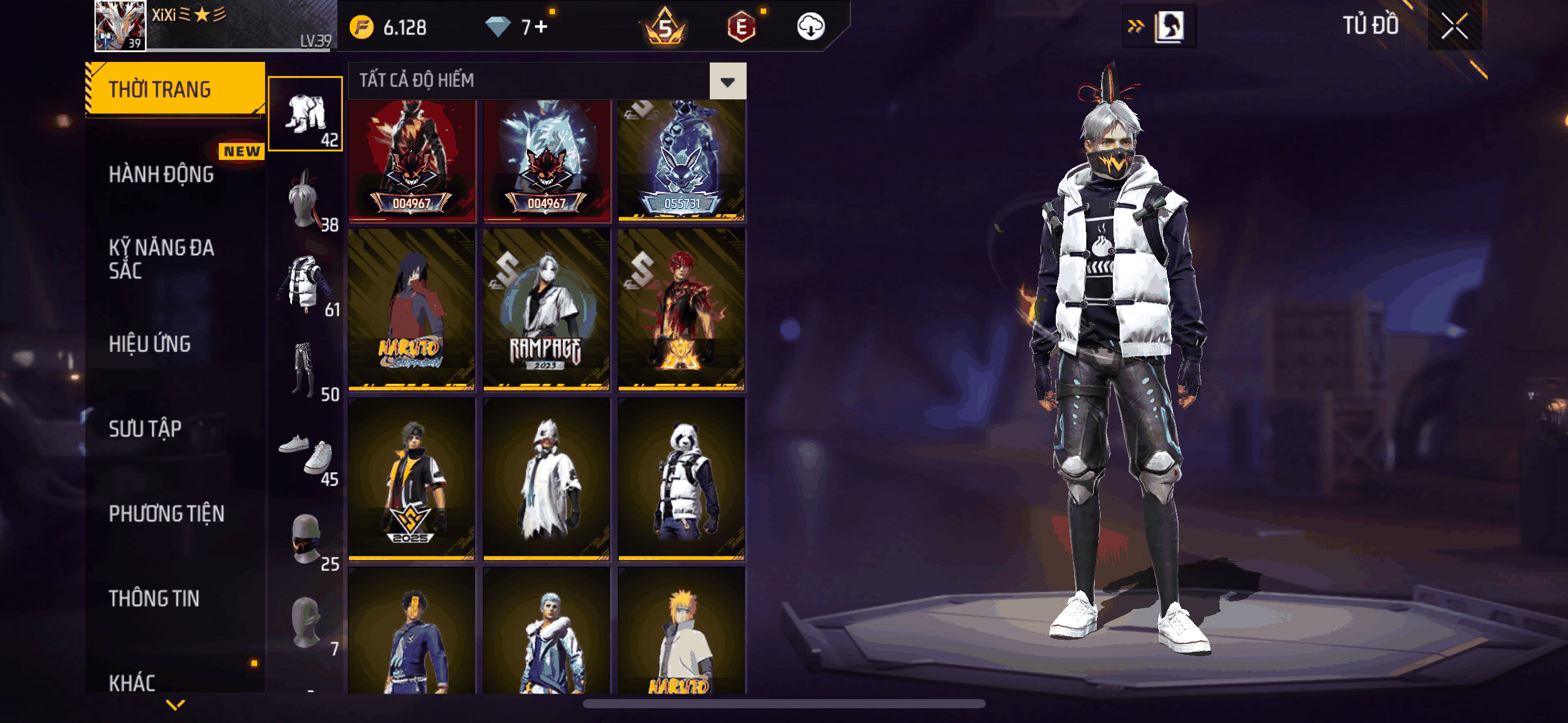Show the THÔNG TIN tab
The image size is (1568, 723).
pyautogui.click(x=155, y=598)
